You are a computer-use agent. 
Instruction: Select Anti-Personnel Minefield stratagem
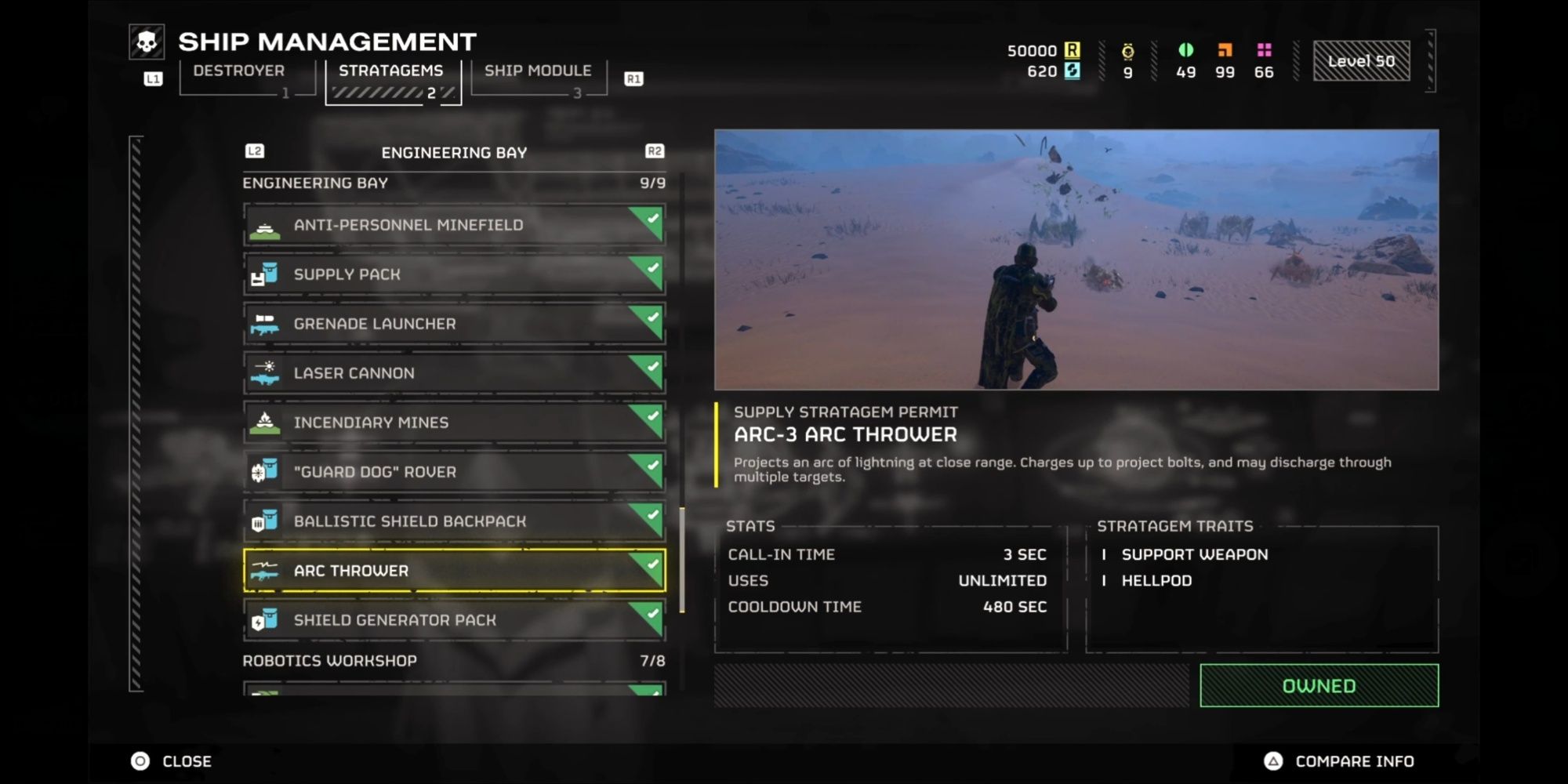point(454,225)
